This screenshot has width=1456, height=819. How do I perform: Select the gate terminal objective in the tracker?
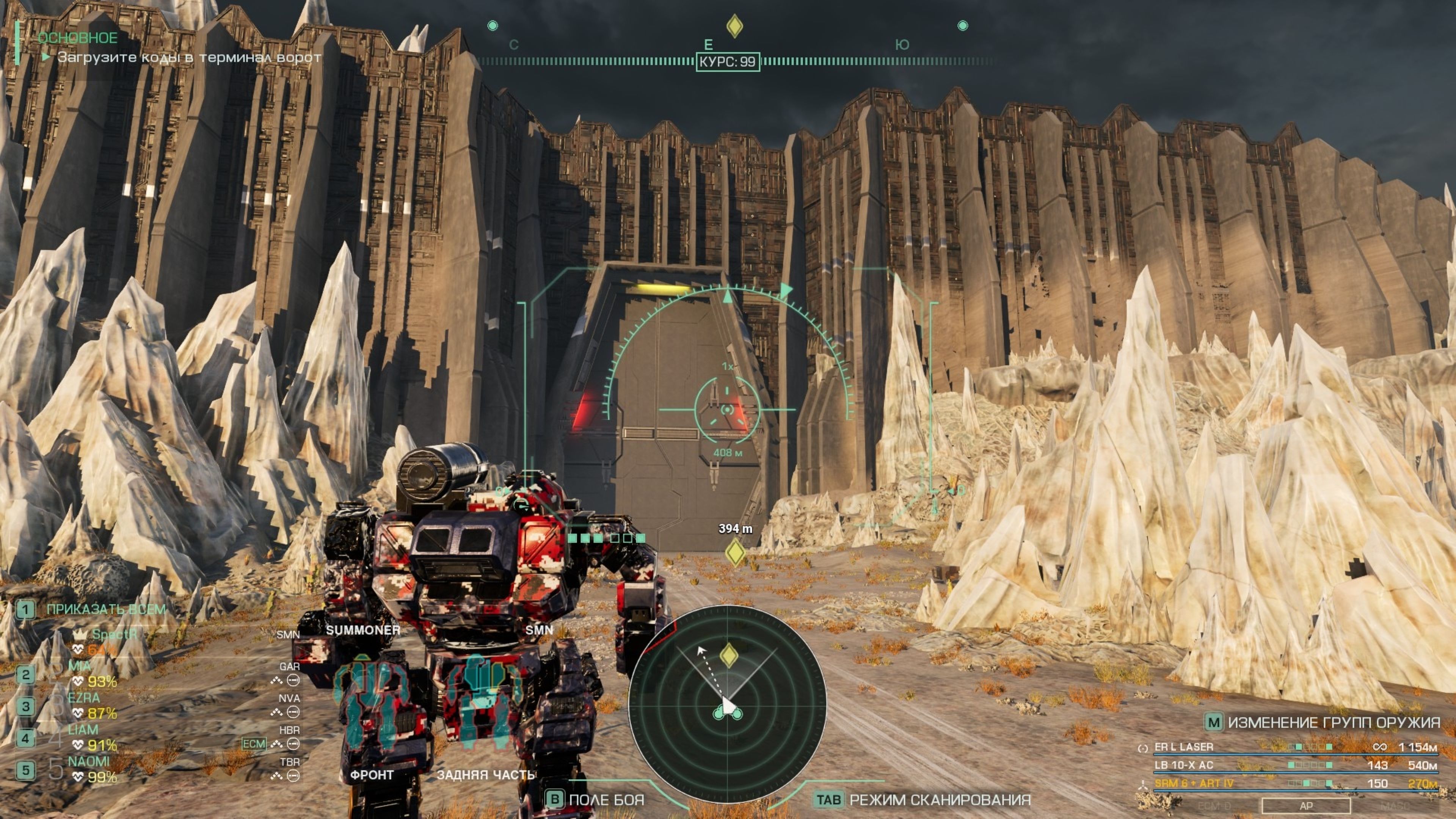pos(189,57)
